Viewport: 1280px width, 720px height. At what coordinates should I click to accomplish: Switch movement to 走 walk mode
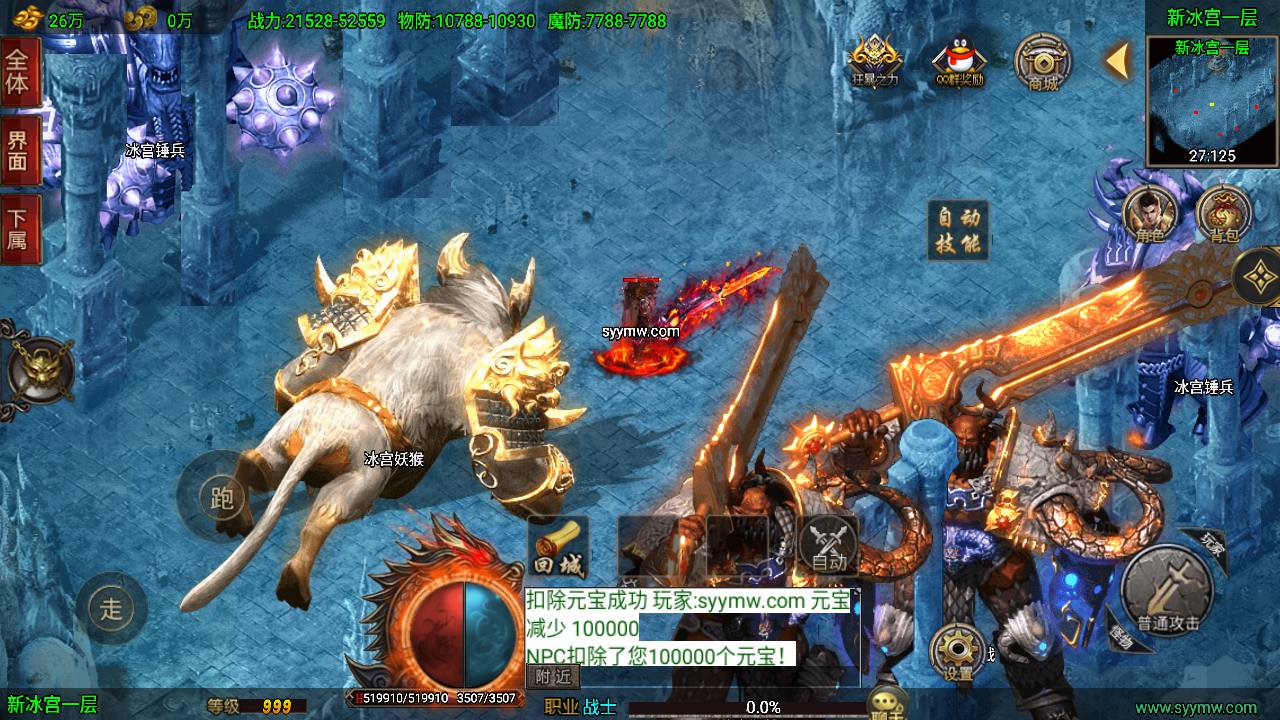pos(110,607)
